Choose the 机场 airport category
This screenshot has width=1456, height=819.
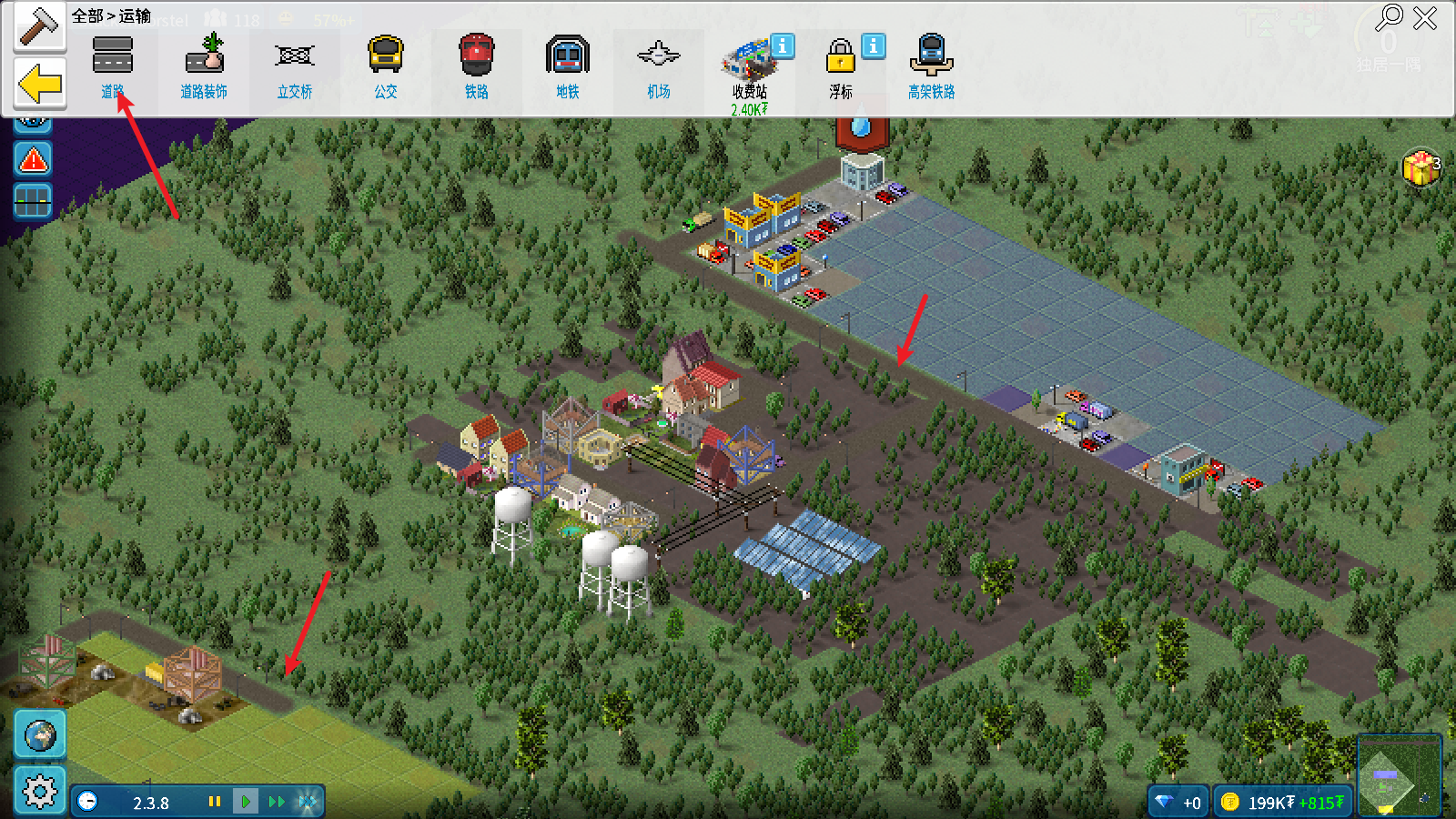pyautogui.click(x=659, y=66)
